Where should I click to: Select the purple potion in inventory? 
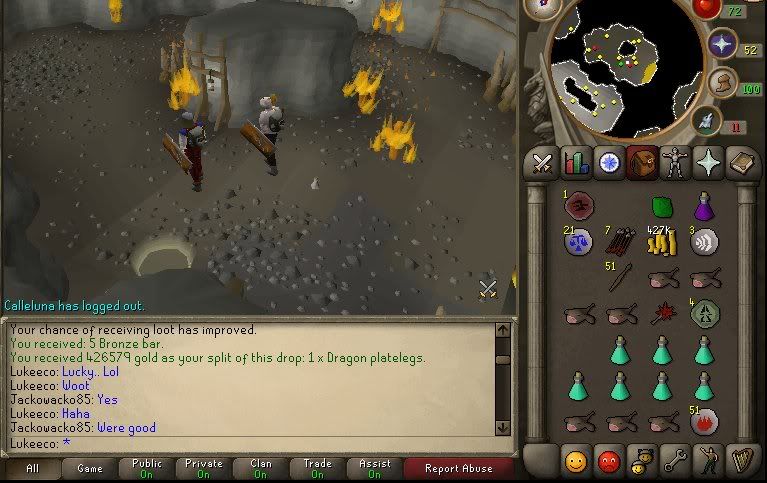coord(705,206)
